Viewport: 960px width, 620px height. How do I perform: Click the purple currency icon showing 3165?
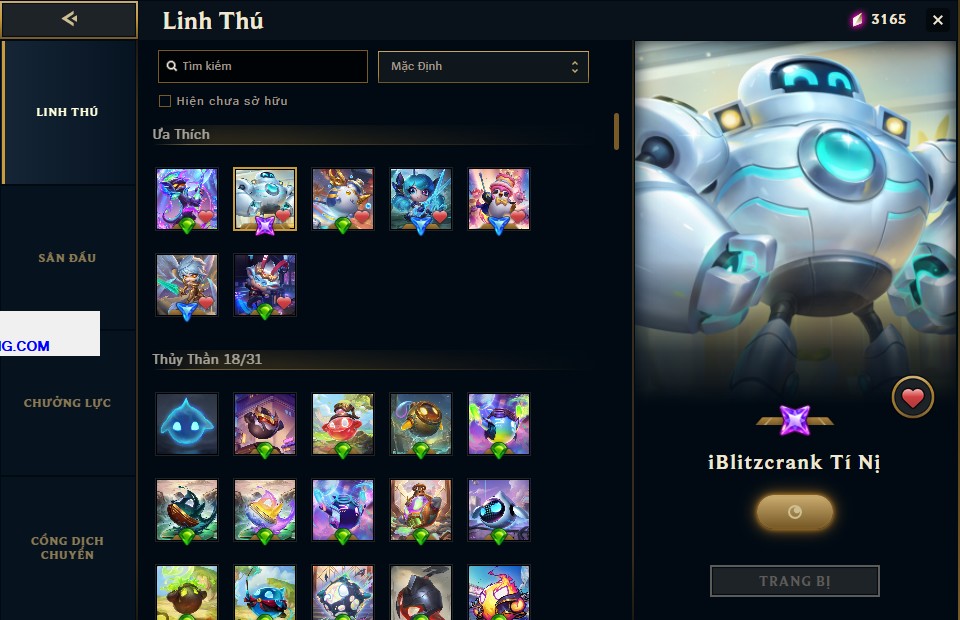[856, 20]
